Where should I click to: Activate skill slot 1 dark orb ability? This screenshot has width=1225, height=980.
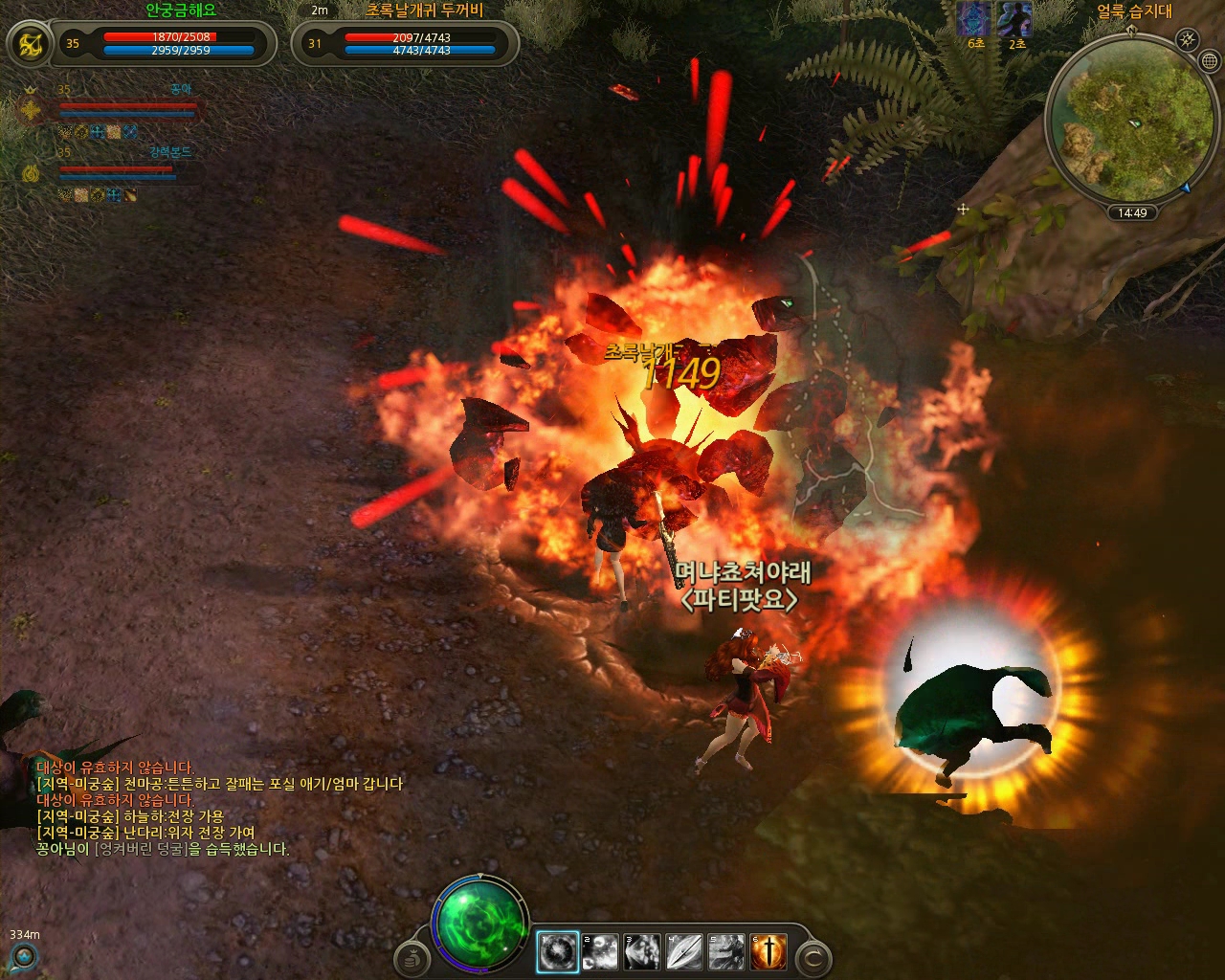558,950
